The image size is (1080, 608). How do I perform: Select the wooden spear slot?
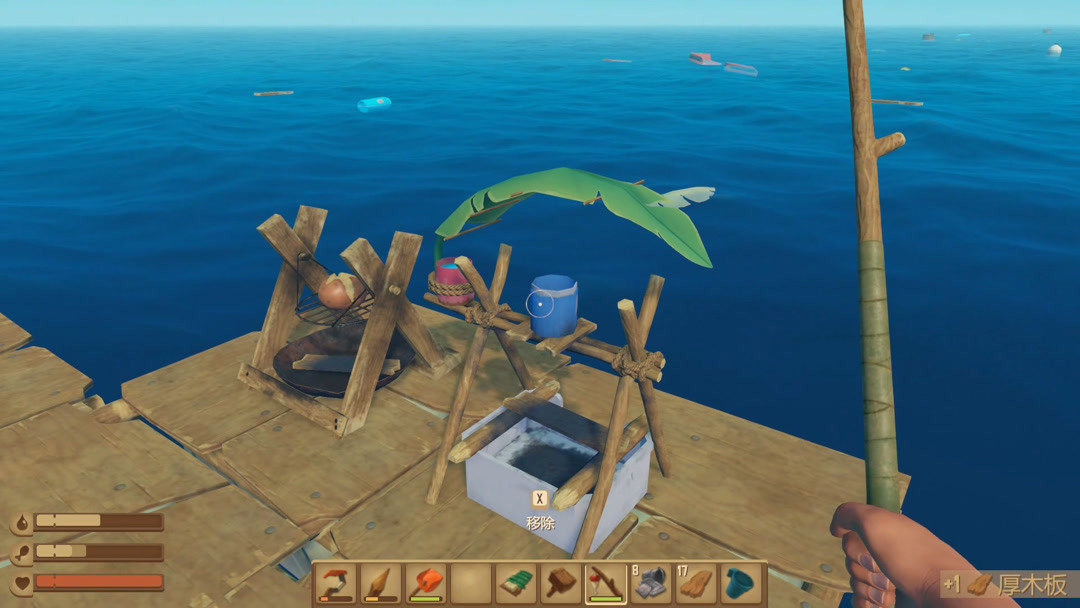[381, 584]
